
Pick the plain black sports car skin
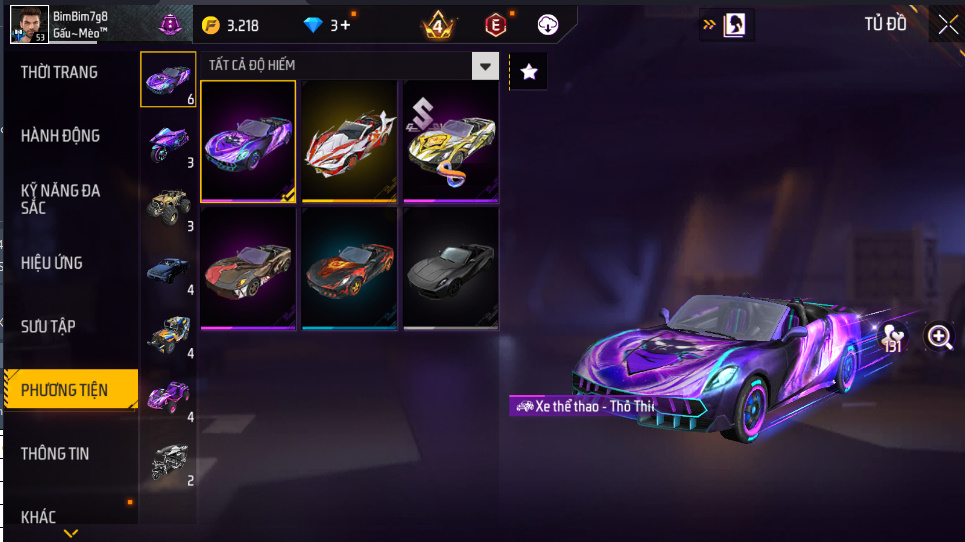point(450,267)
